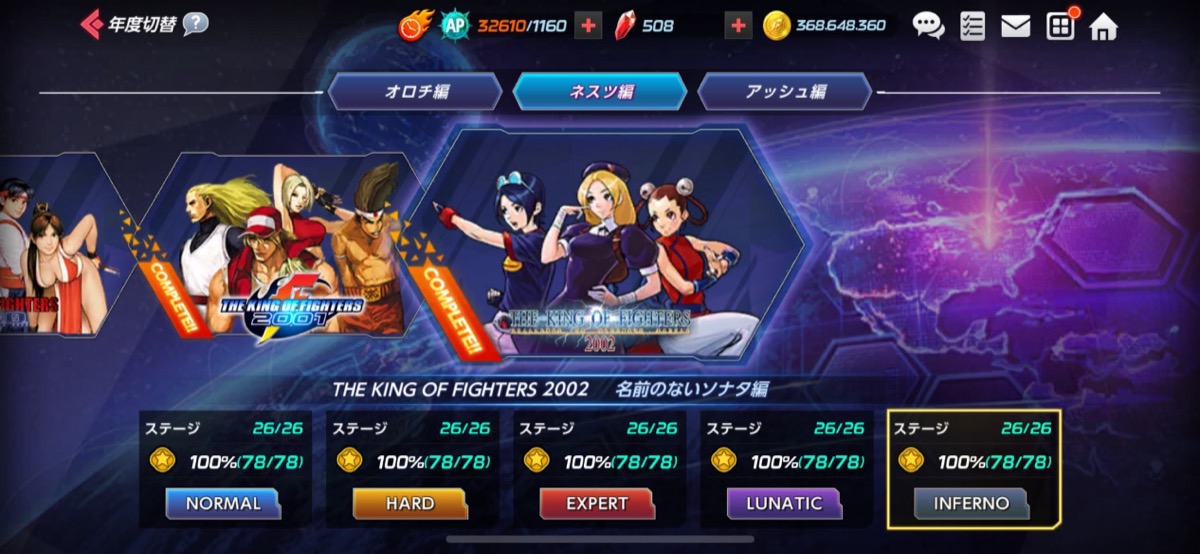
Task: Open the chat speech bubble icon
Action: tap(928, 26)
